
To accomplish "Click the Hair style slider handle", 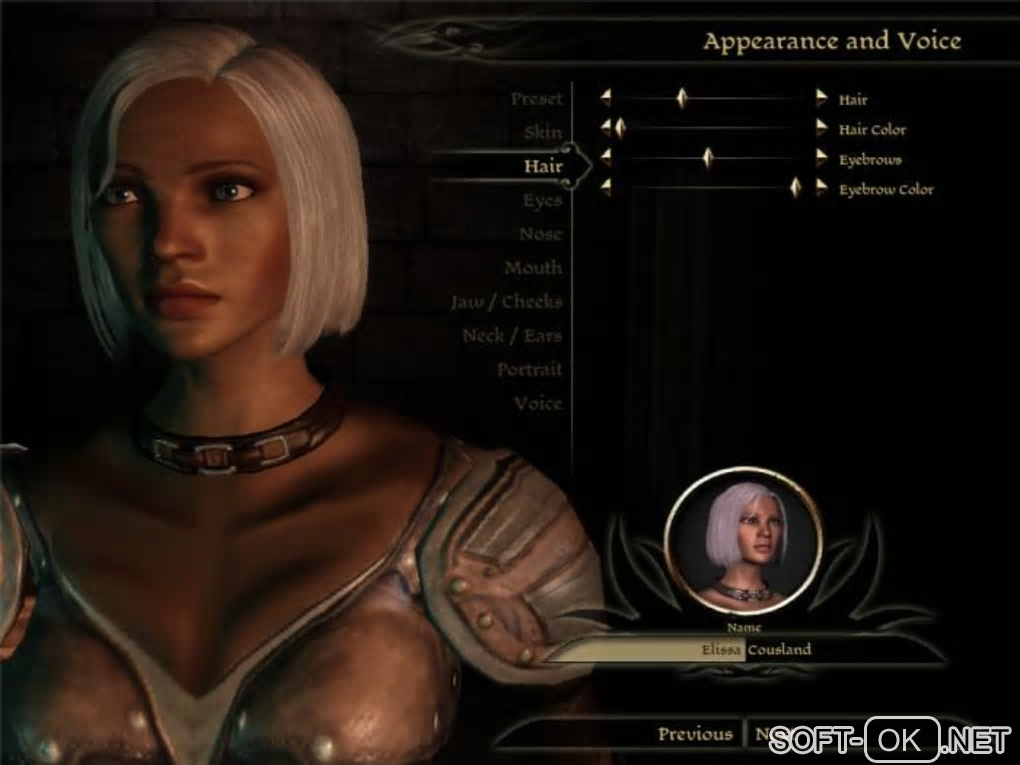I will coord(682,98).
